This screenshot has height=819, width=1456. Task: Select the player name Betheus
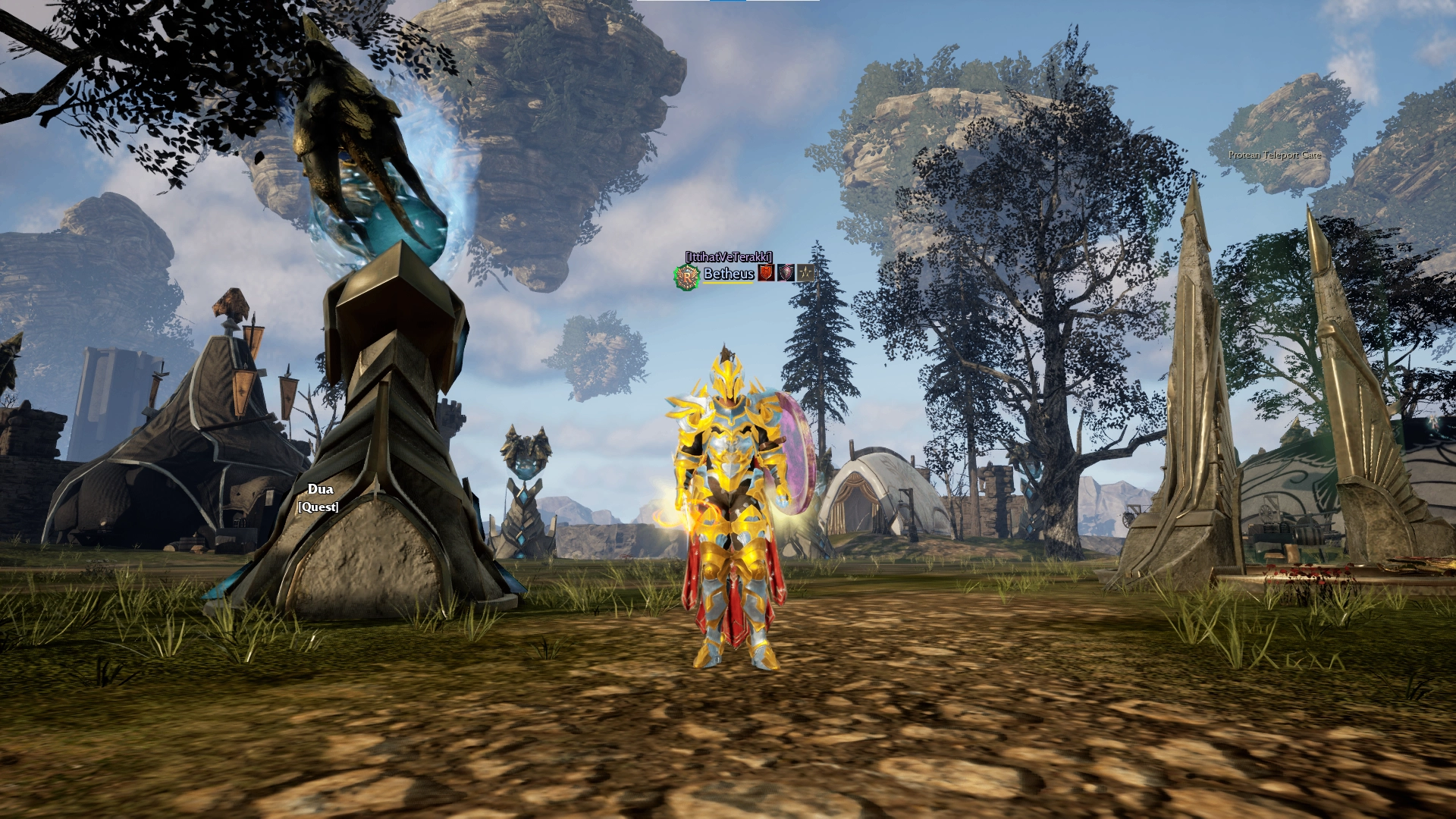point(728,275)
